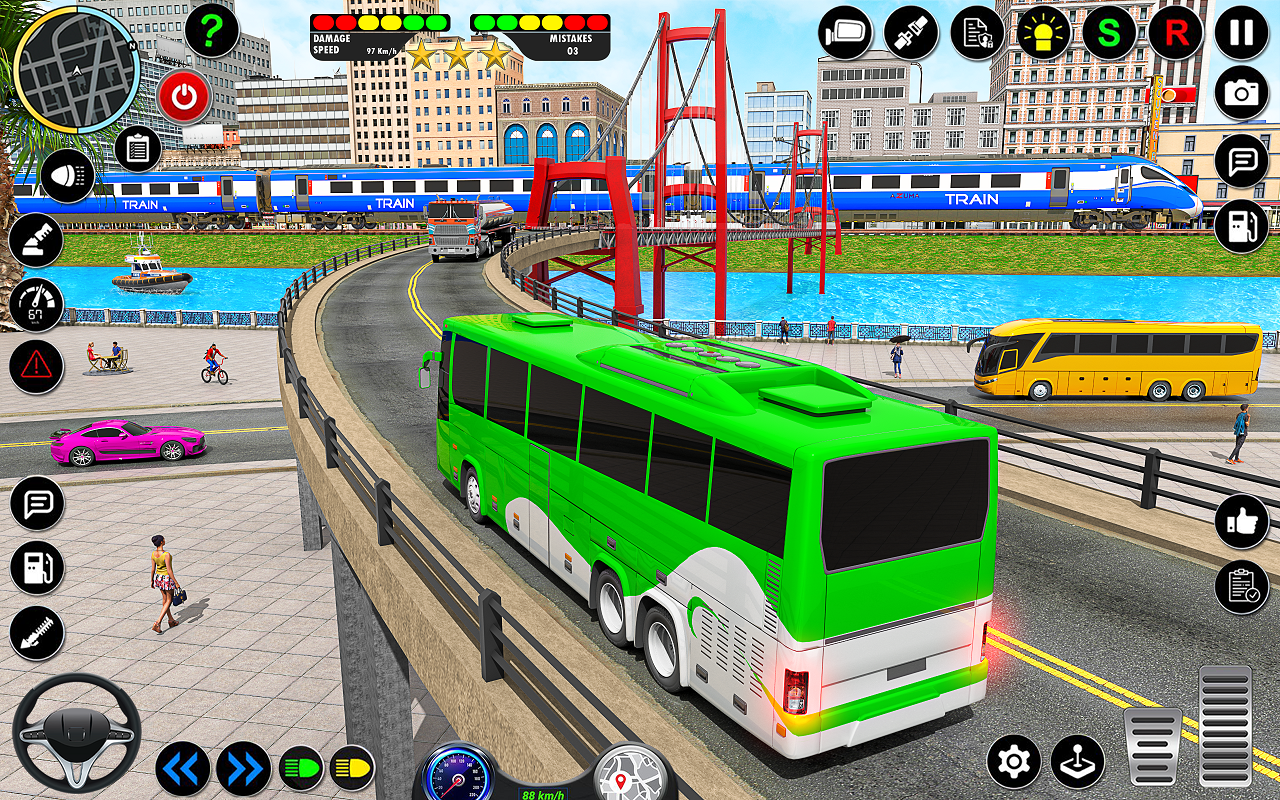
Task: Toggle the white headlight icon
Action: 68,176
